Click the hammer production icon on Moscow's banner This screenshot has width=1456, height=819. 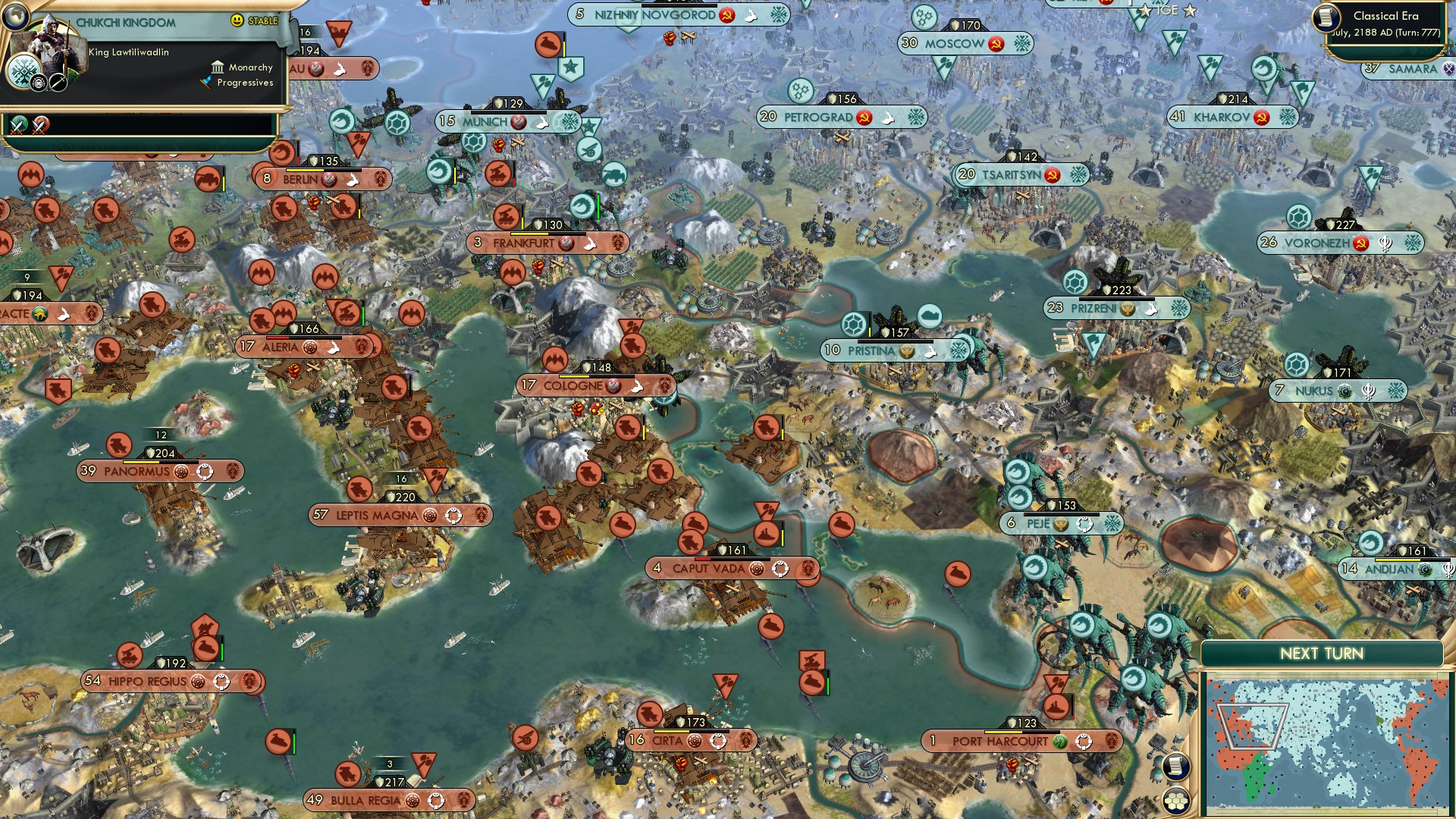996,43
